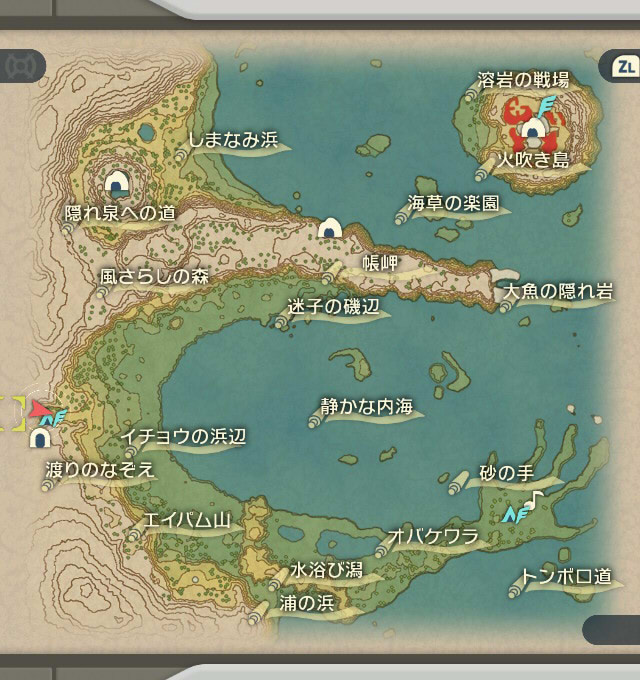Select the 浦の浜 map label

click(305, 602)
